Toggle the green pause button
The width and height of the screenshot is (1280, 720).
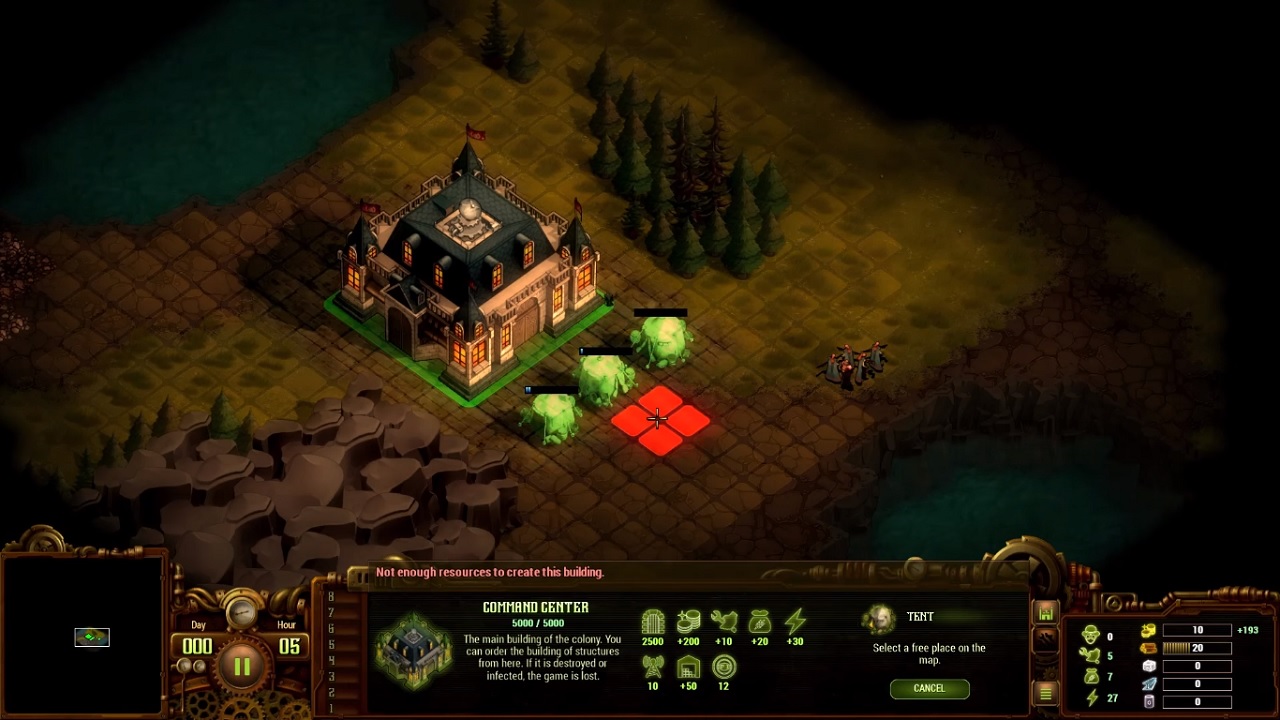(x=242, y=665)
